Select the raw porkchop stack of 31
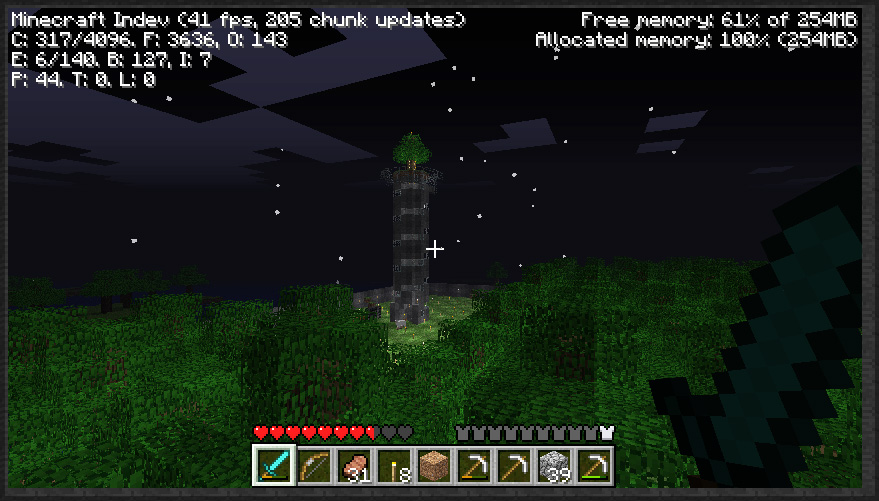Image resolution: width=879 pixels, height=501 pixels. (352, 464)
